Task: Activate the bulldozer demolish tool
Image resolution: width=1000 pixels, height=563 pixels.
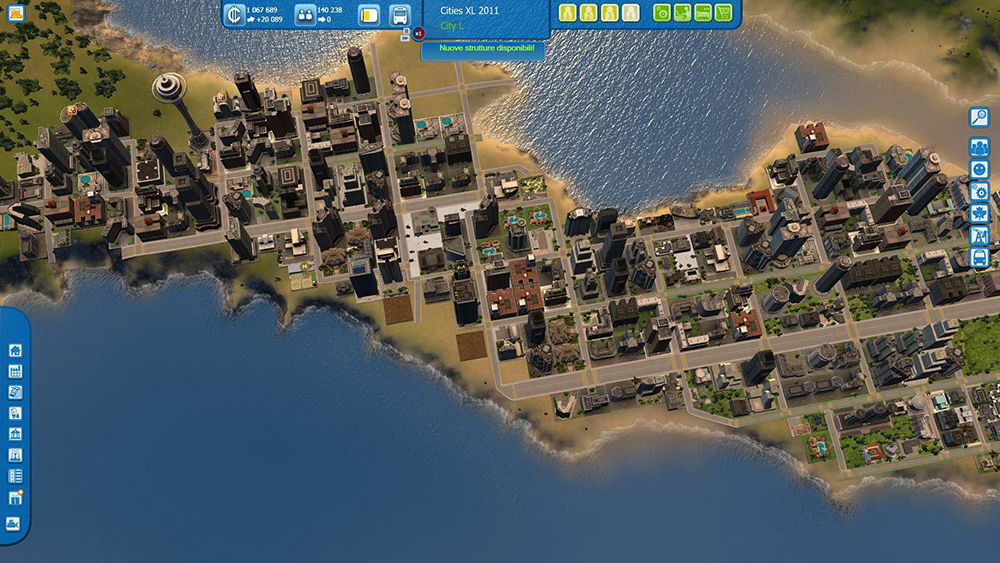Action: point(13,523)
